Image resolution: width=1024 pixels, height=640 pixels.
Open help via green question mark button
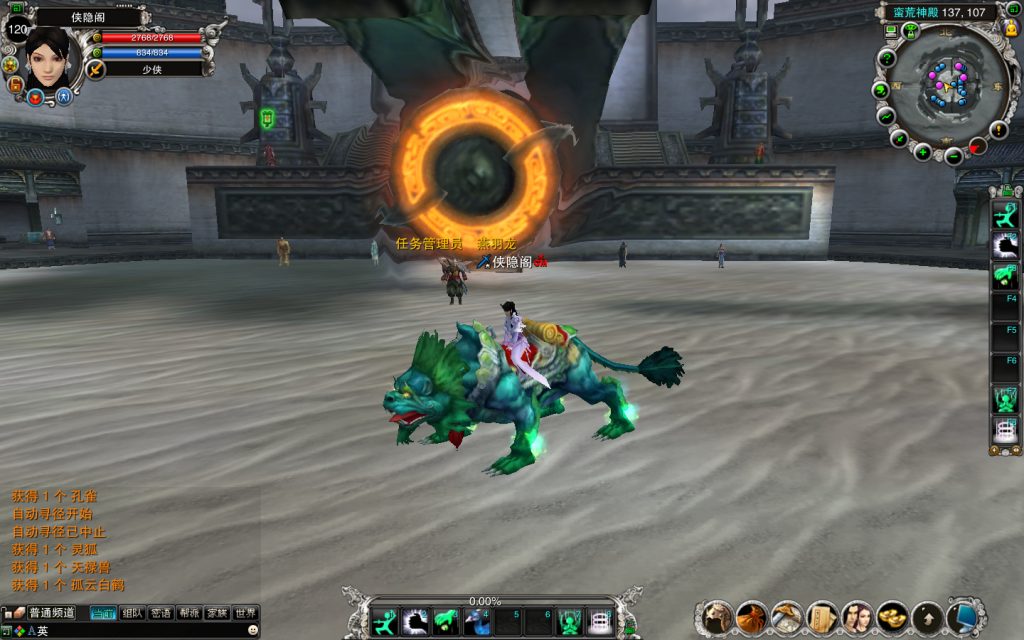(x=886, y=58)
